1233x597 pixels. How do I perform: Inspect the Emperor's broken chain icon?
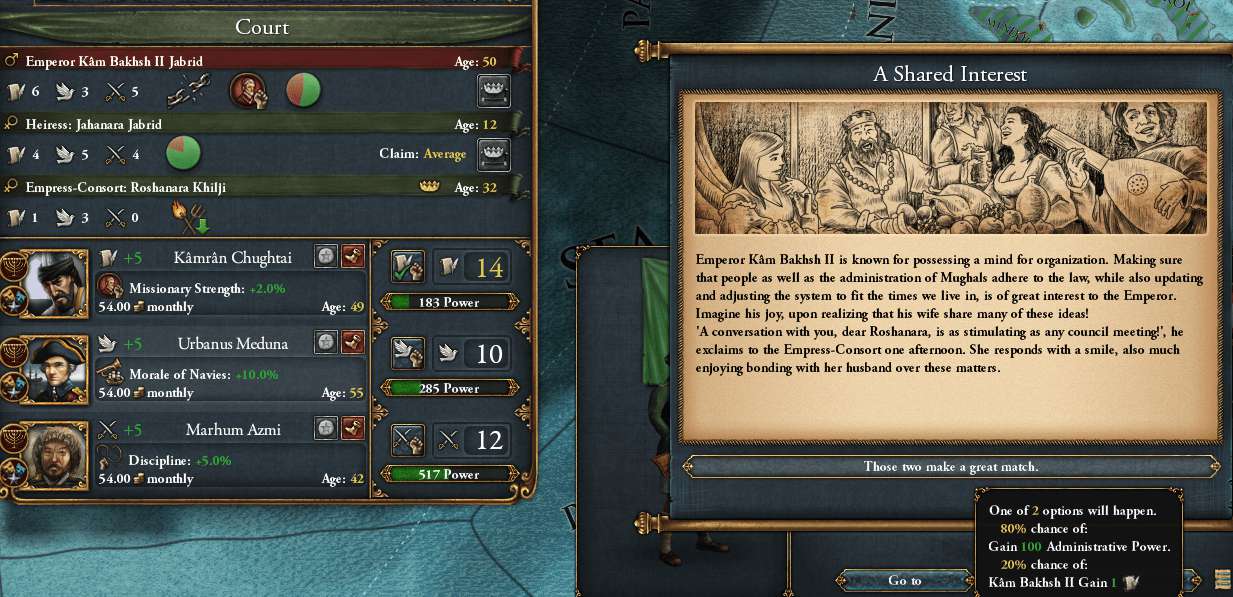coord(187,92)
